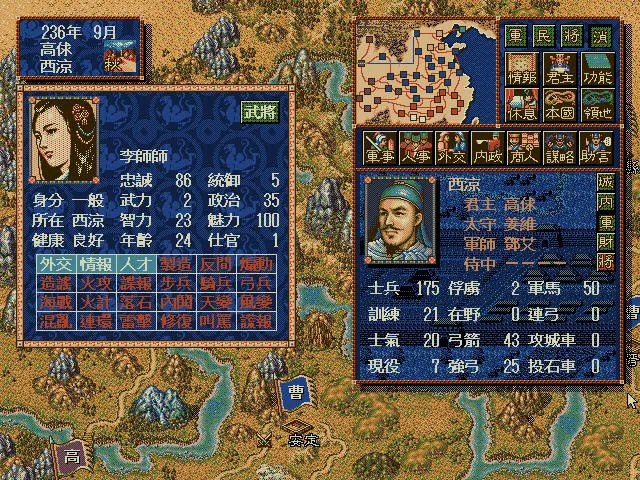The image size is (640, 480).
Task: Open the 商人 merchant command
Action: point(522,148)
